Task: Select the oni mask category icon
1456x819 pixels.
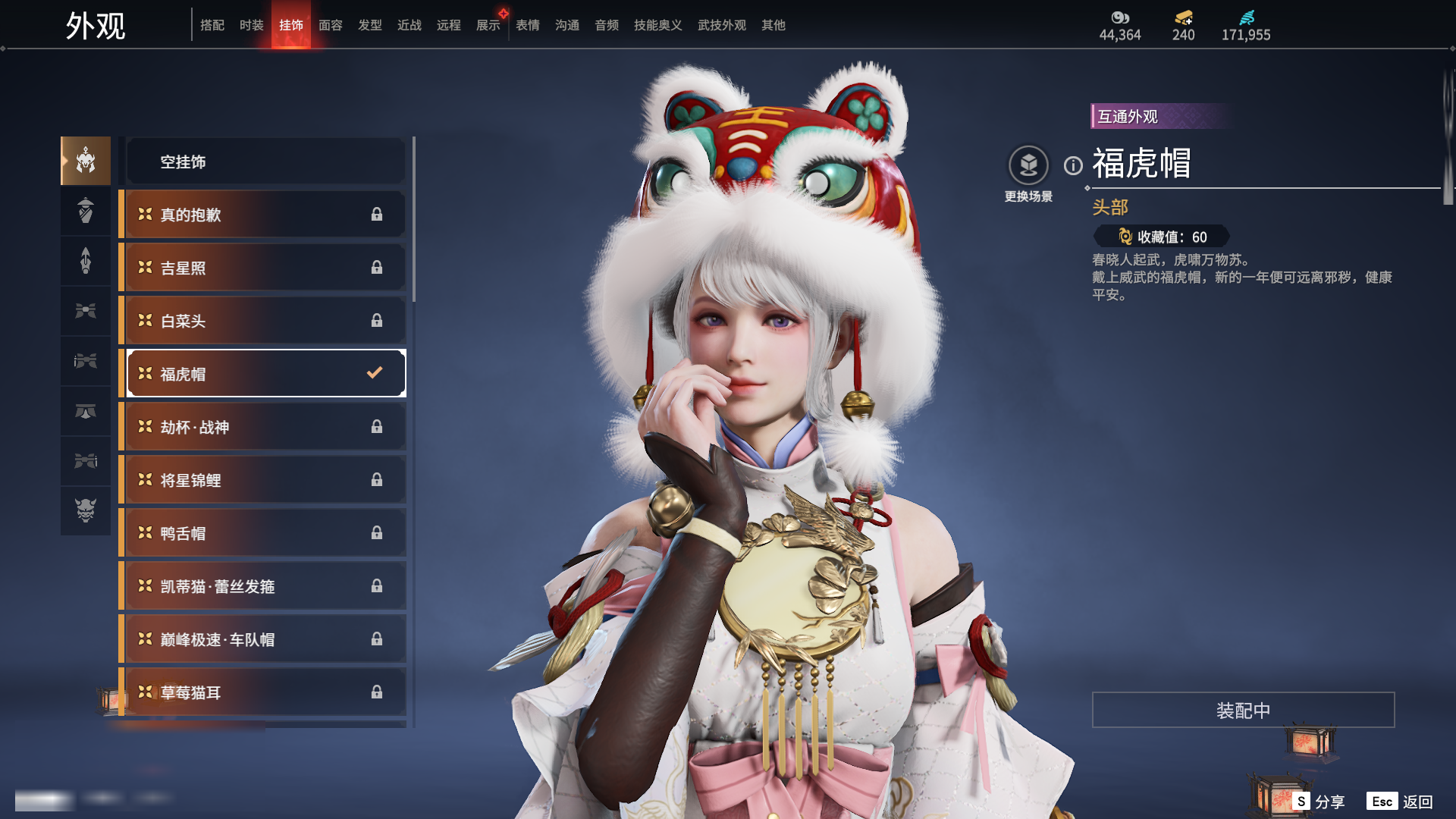Action: (x=86, y=510)
